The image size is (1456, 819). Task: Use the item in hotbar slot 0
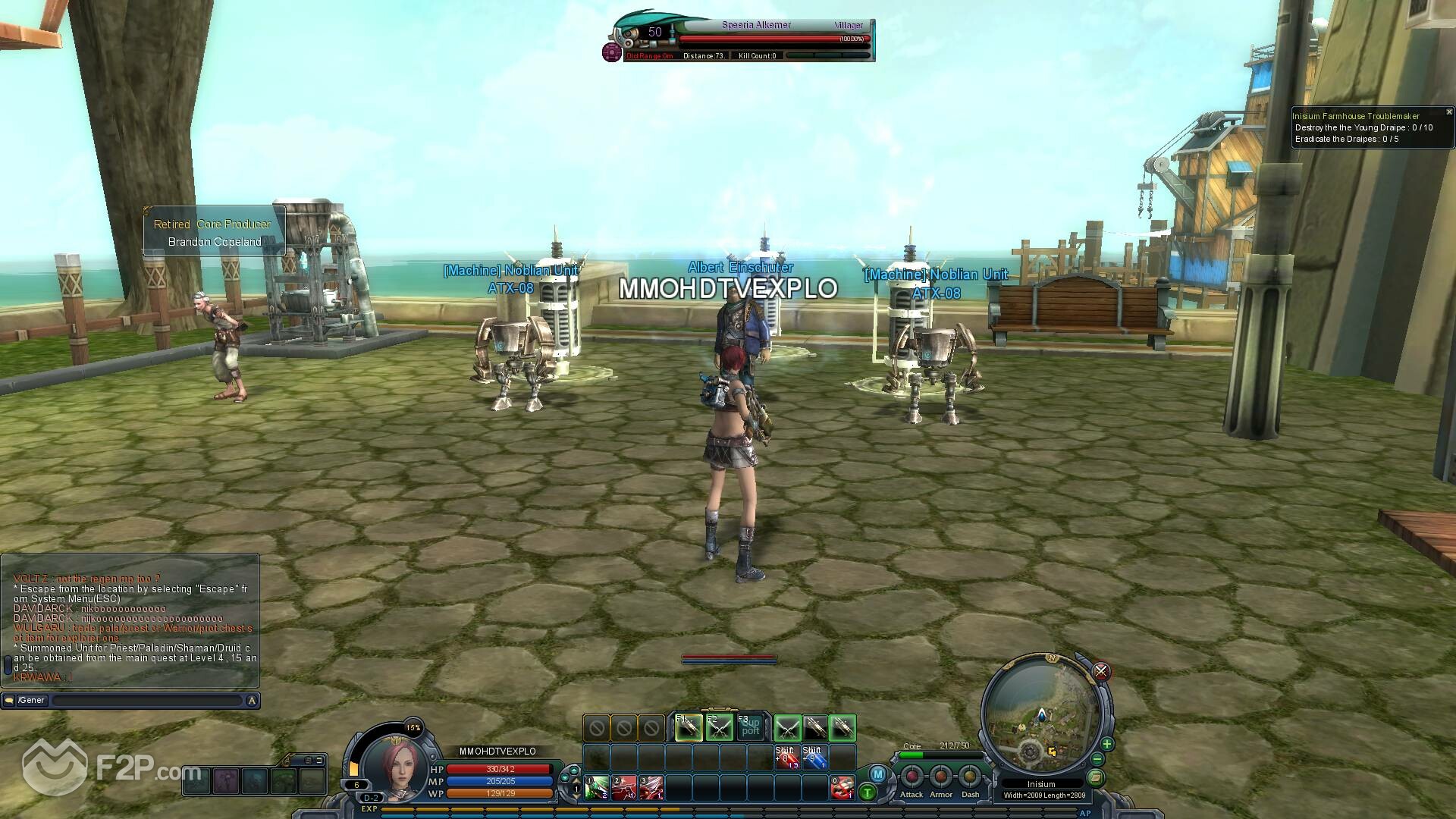pyautogui.click(x=842, y=788)
